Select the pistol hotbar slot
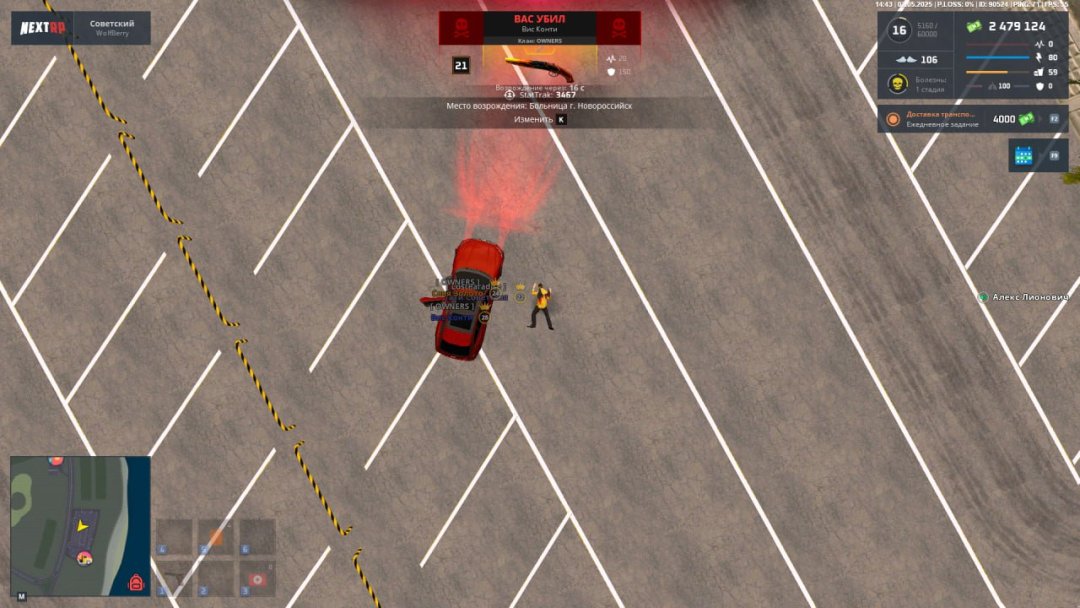 point(175,579)
